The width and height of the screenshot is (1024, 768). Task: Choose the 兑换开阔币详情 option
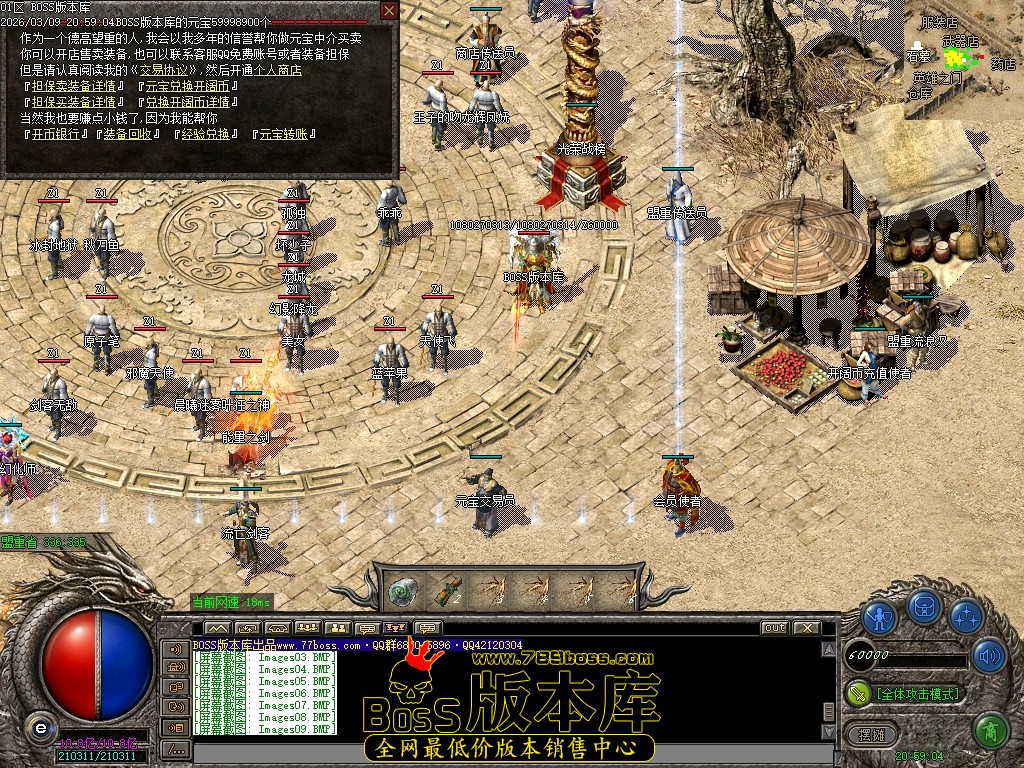tap(186, 102)
